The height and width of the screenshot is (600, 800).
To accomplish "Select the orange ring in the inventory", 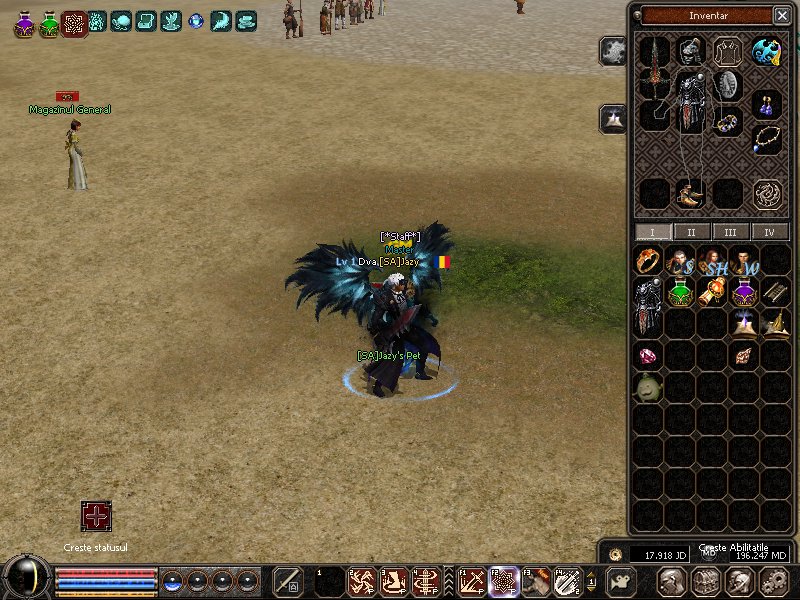I will (x=648, y=262).
